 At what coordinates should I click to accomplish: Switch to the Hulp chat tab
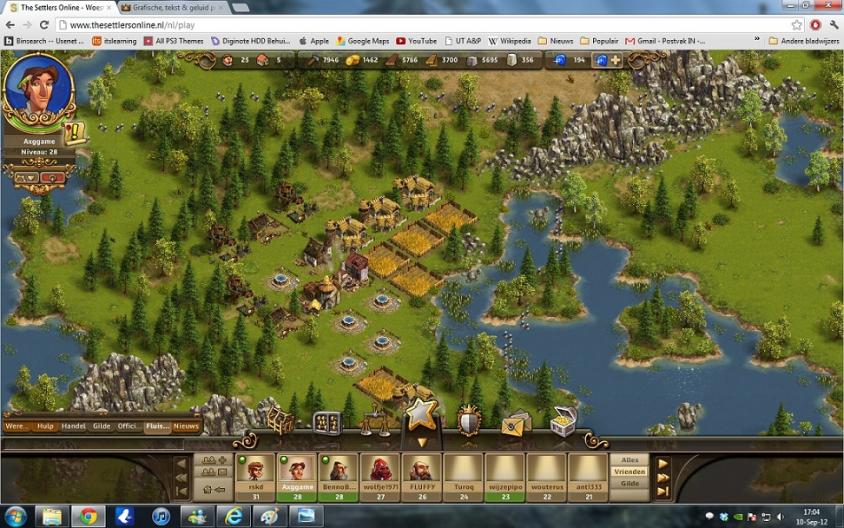tap(45, 426)
